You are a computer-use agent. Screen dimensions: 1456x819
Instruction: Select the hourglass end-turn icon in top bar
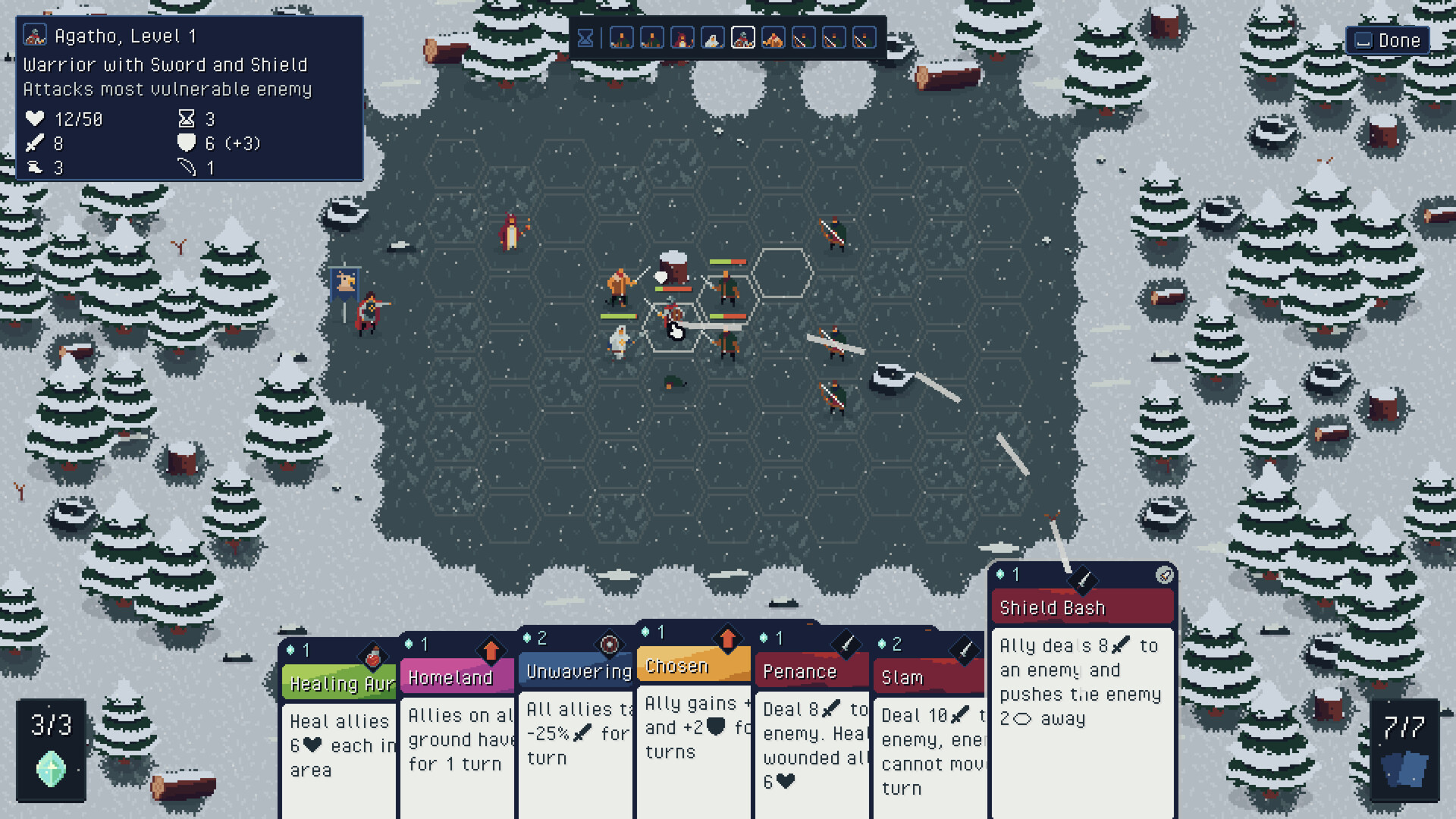(x=585, y=37)
